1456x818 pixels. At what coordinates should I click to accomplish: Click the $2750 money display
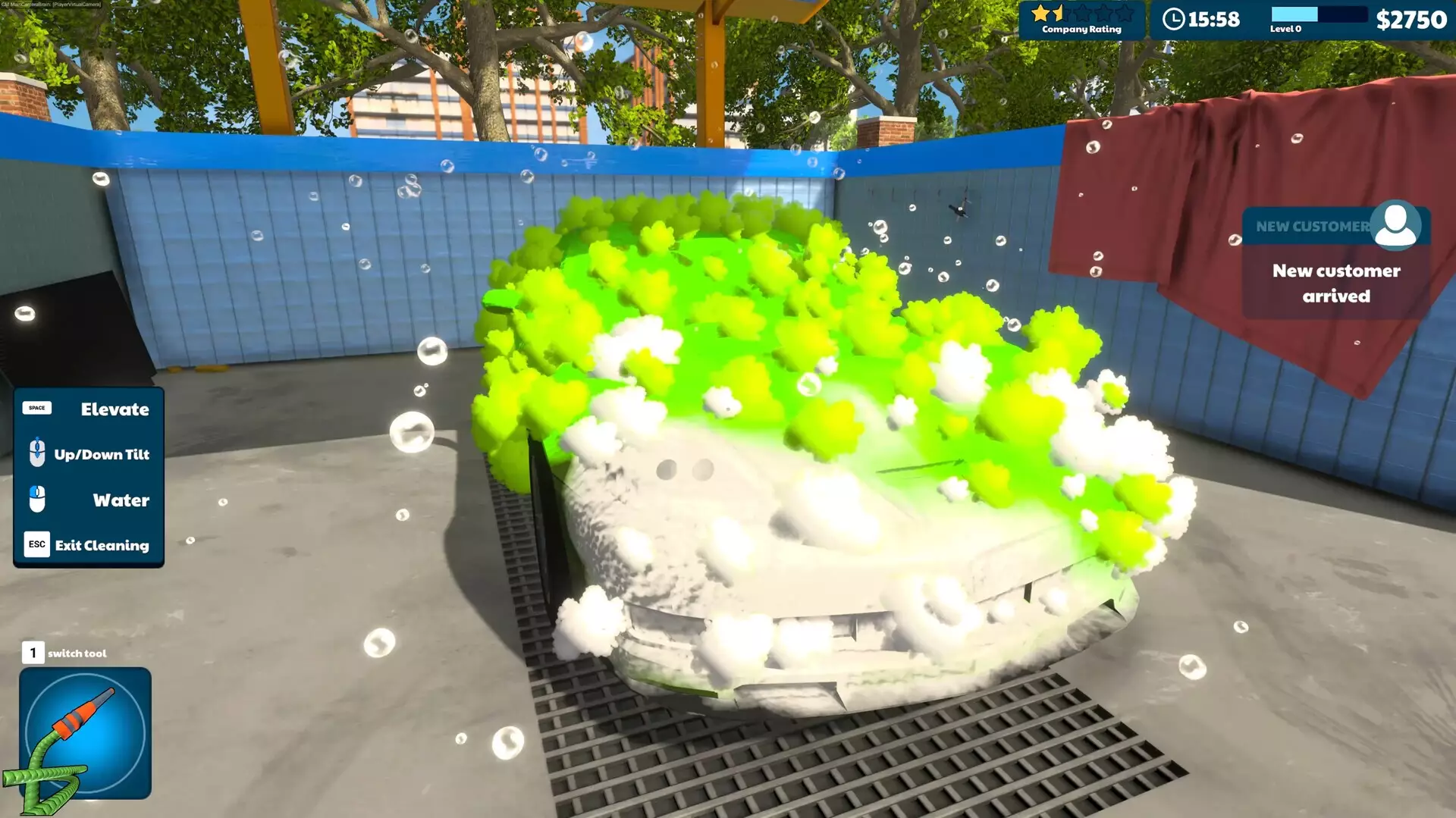(x=1412, y=20)
